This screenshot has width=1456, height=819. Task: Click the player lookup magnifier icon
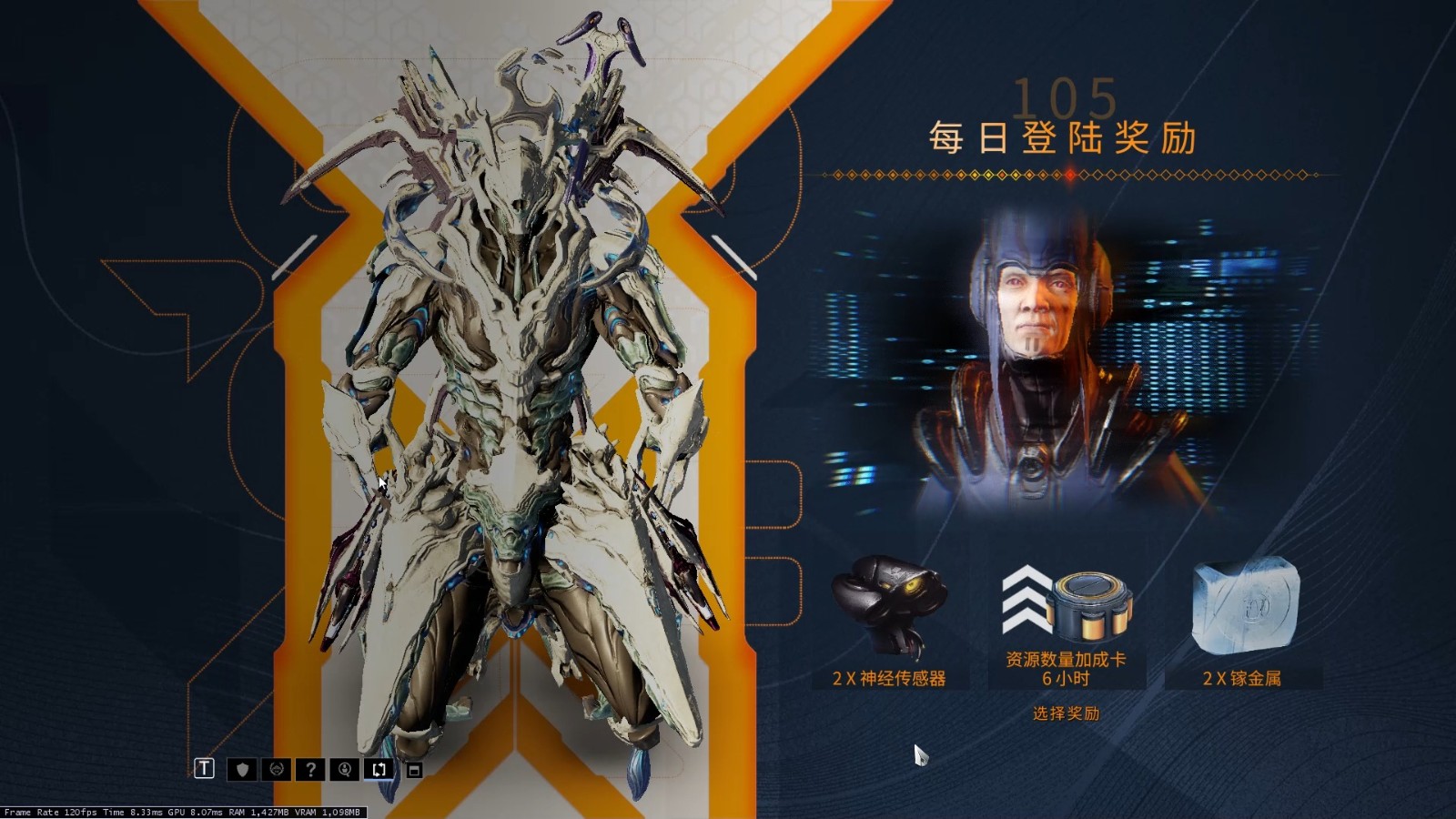tap(344, 769)
